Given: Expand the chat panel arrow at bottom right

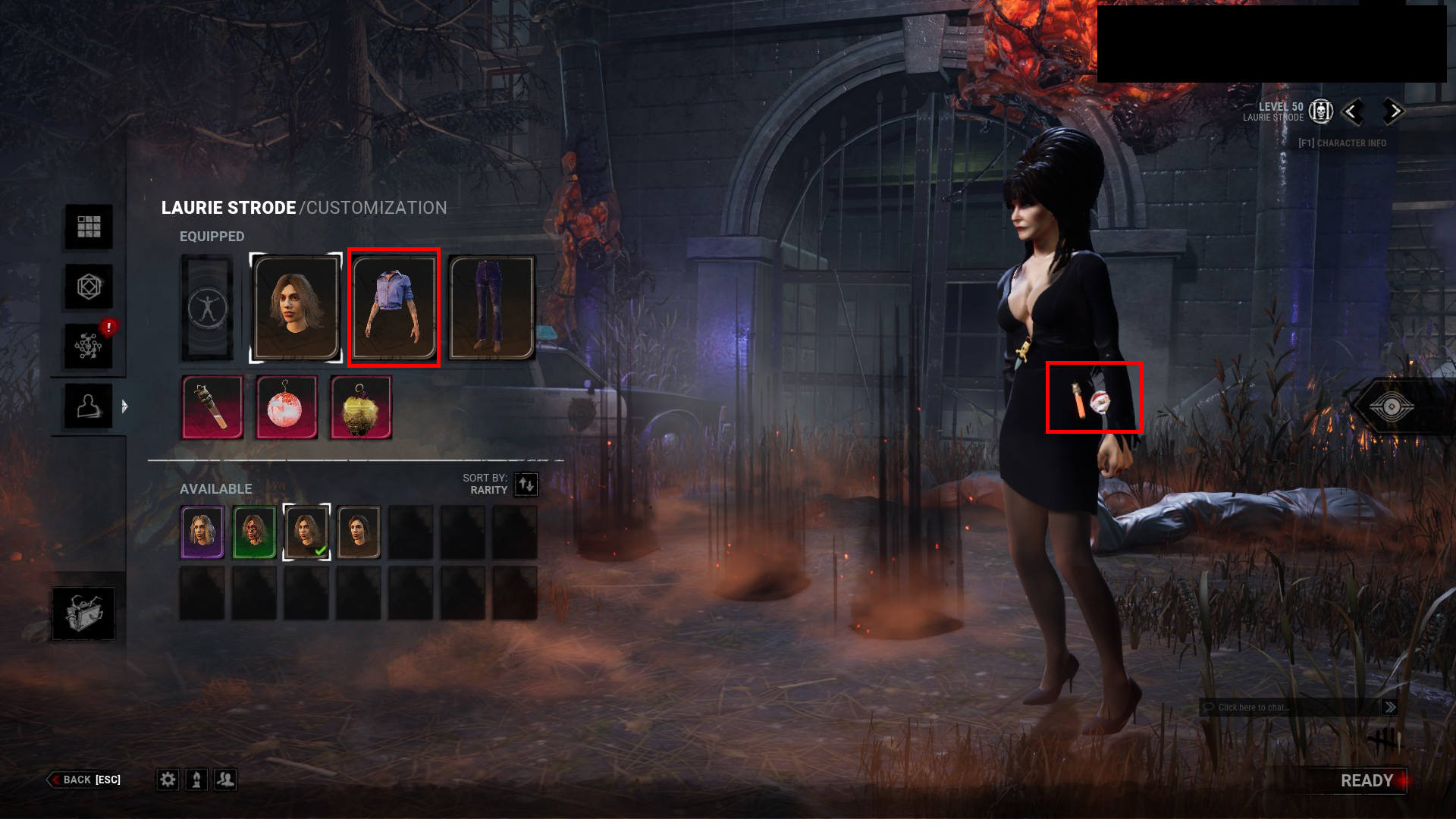Looking at the screenshot, I should click(x=1392, y=707).
